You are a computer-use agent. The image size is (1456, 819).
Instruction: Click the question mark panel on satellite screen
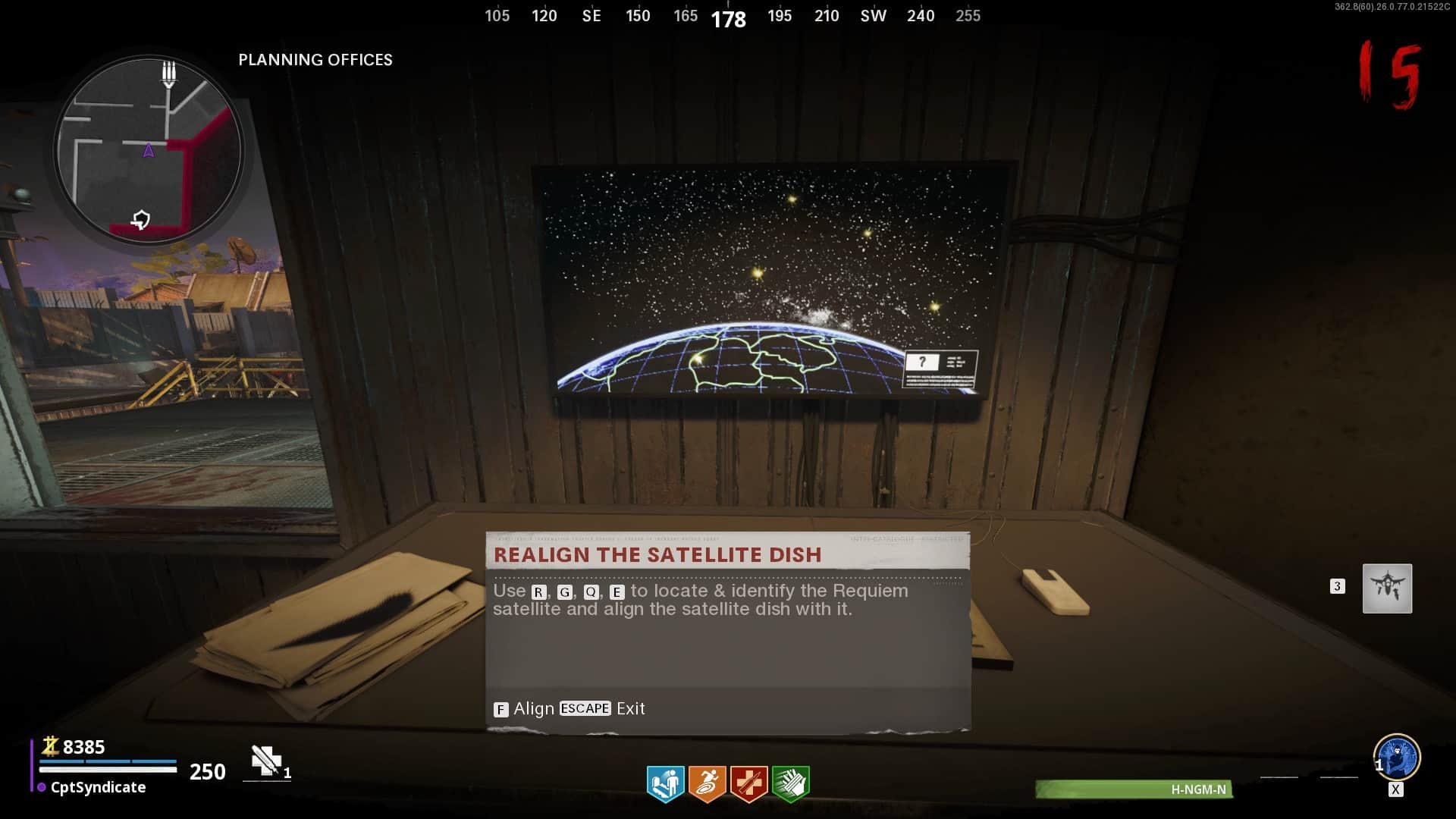click(922, 362)
